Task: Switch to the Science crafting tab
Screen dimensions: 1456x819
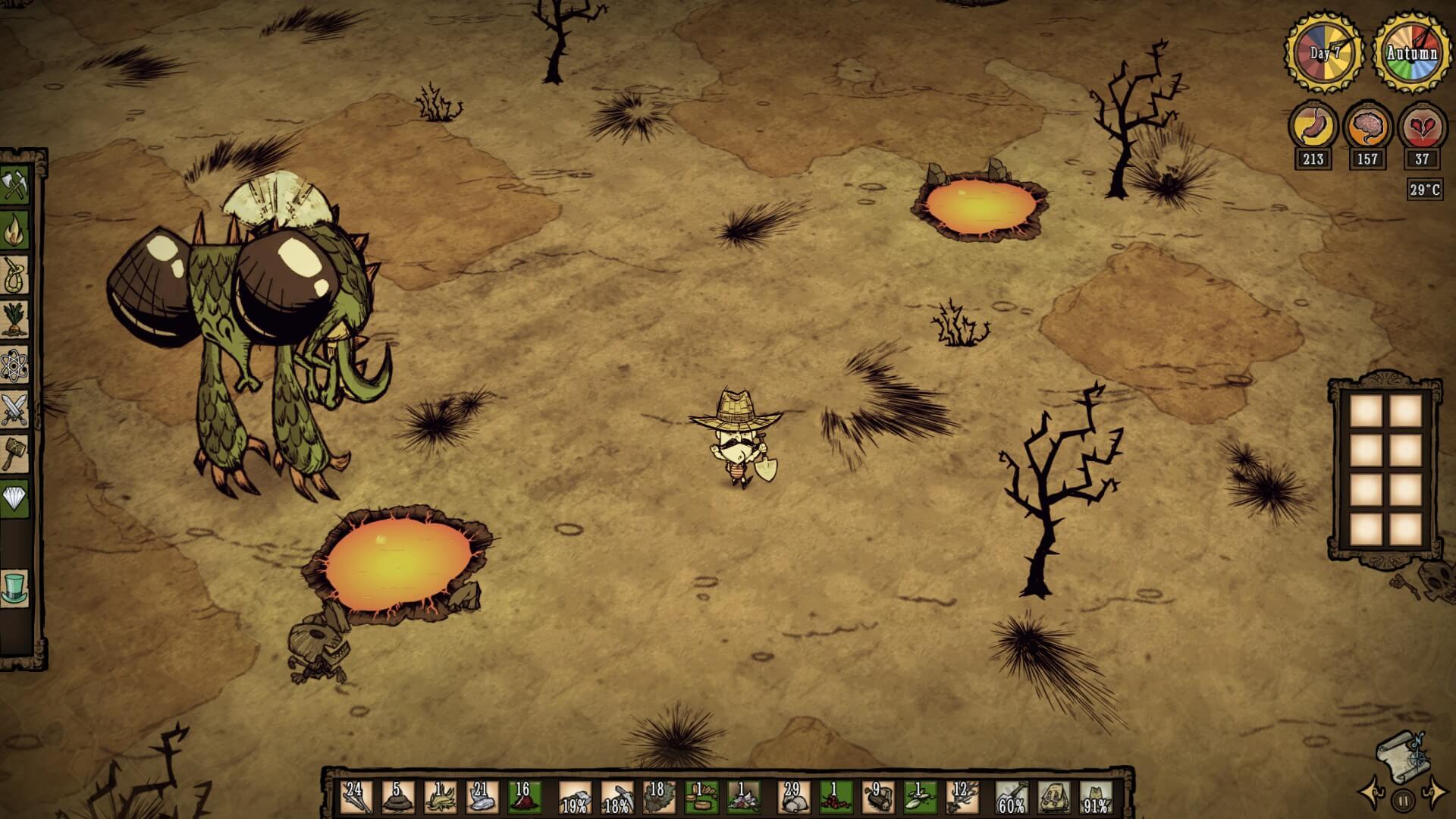Action: tap(14, 365)
